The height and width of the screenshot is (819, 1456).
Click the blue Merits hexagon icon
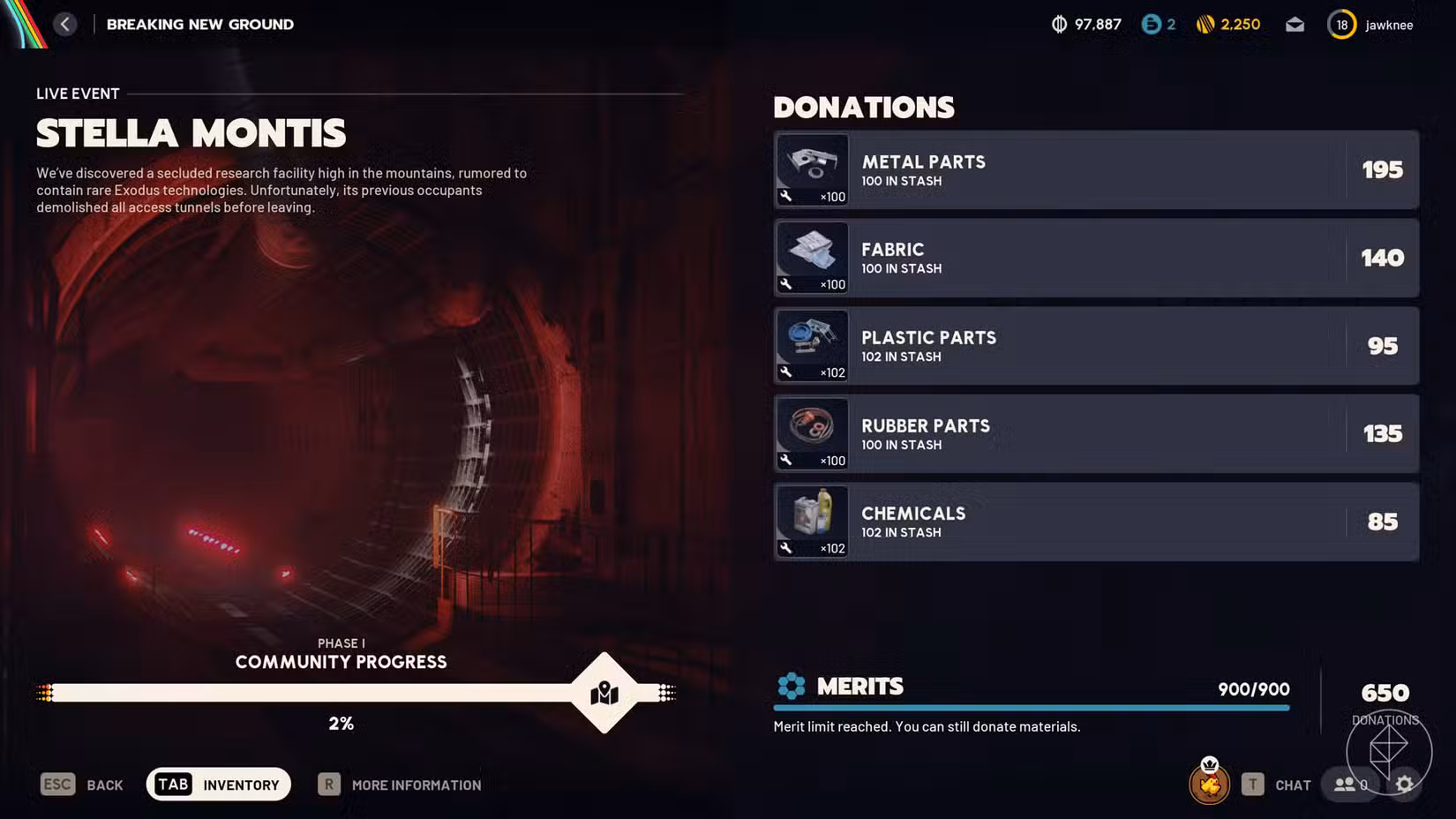click(x=792, y=686)
